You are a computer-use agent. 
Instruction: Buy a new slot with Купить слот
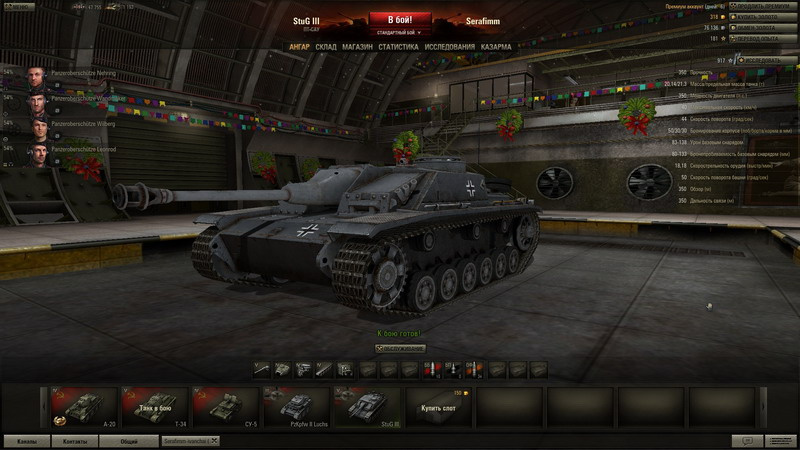[x=437, y=408]
